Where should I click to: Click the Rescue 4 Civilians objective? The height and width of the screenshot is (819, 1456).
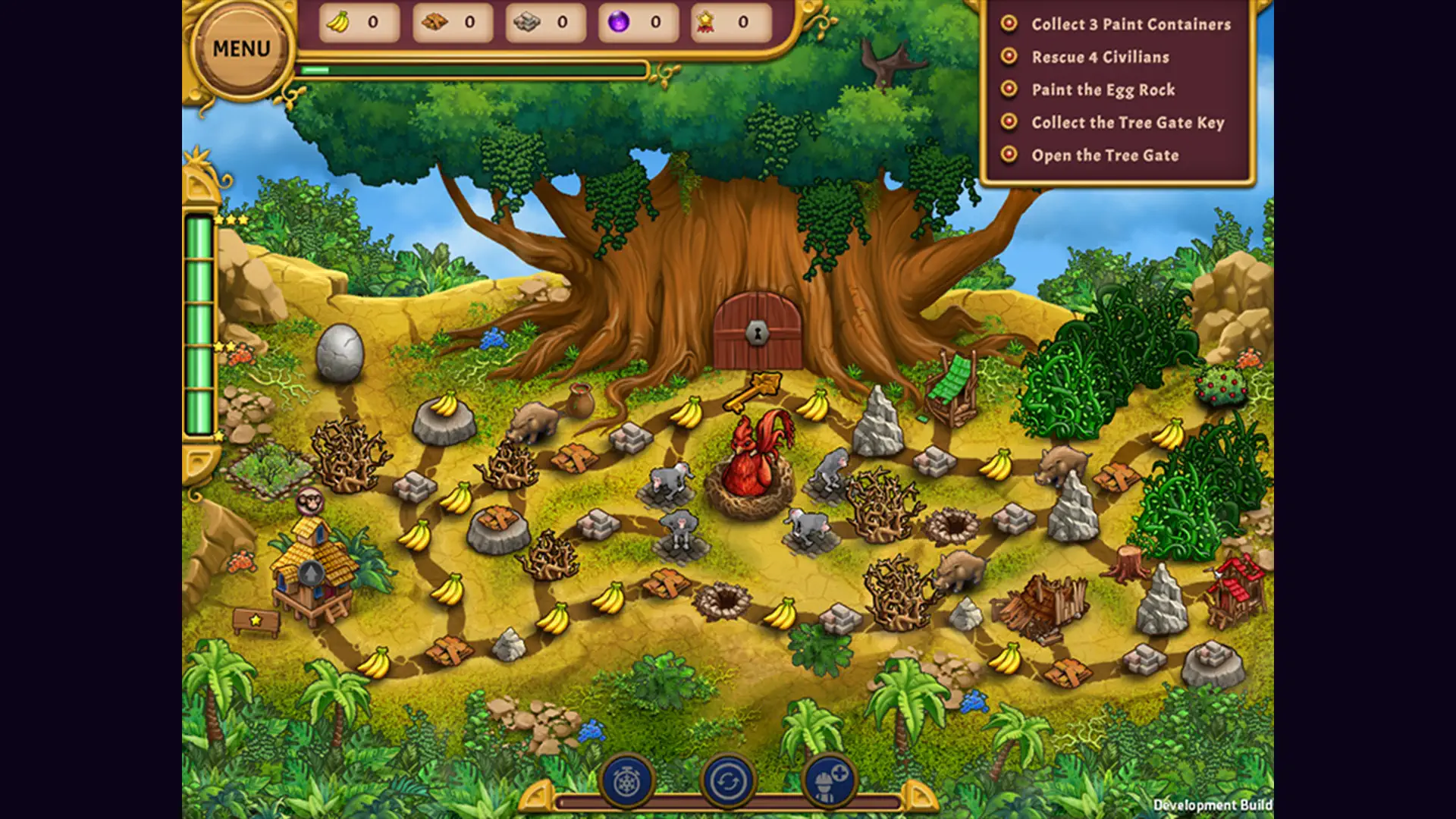coord(1100,57)
